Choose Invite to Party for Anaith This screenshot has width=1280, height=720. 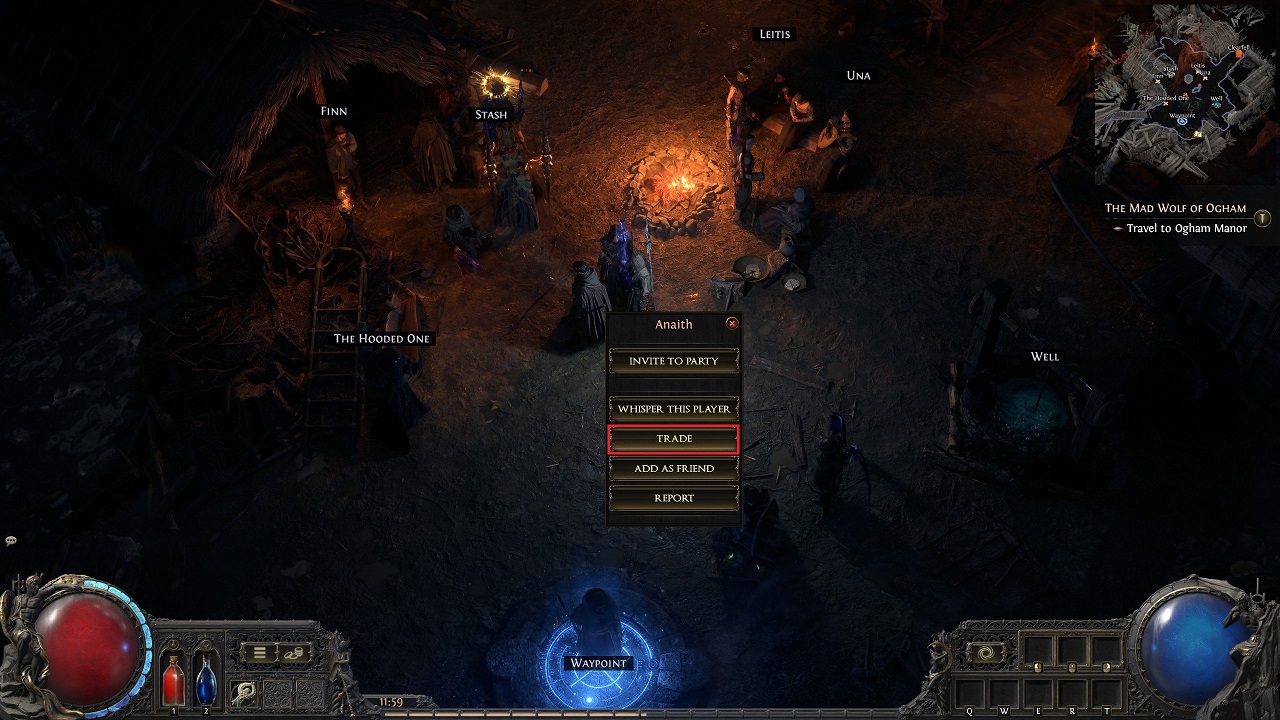(x=673, y=361)
